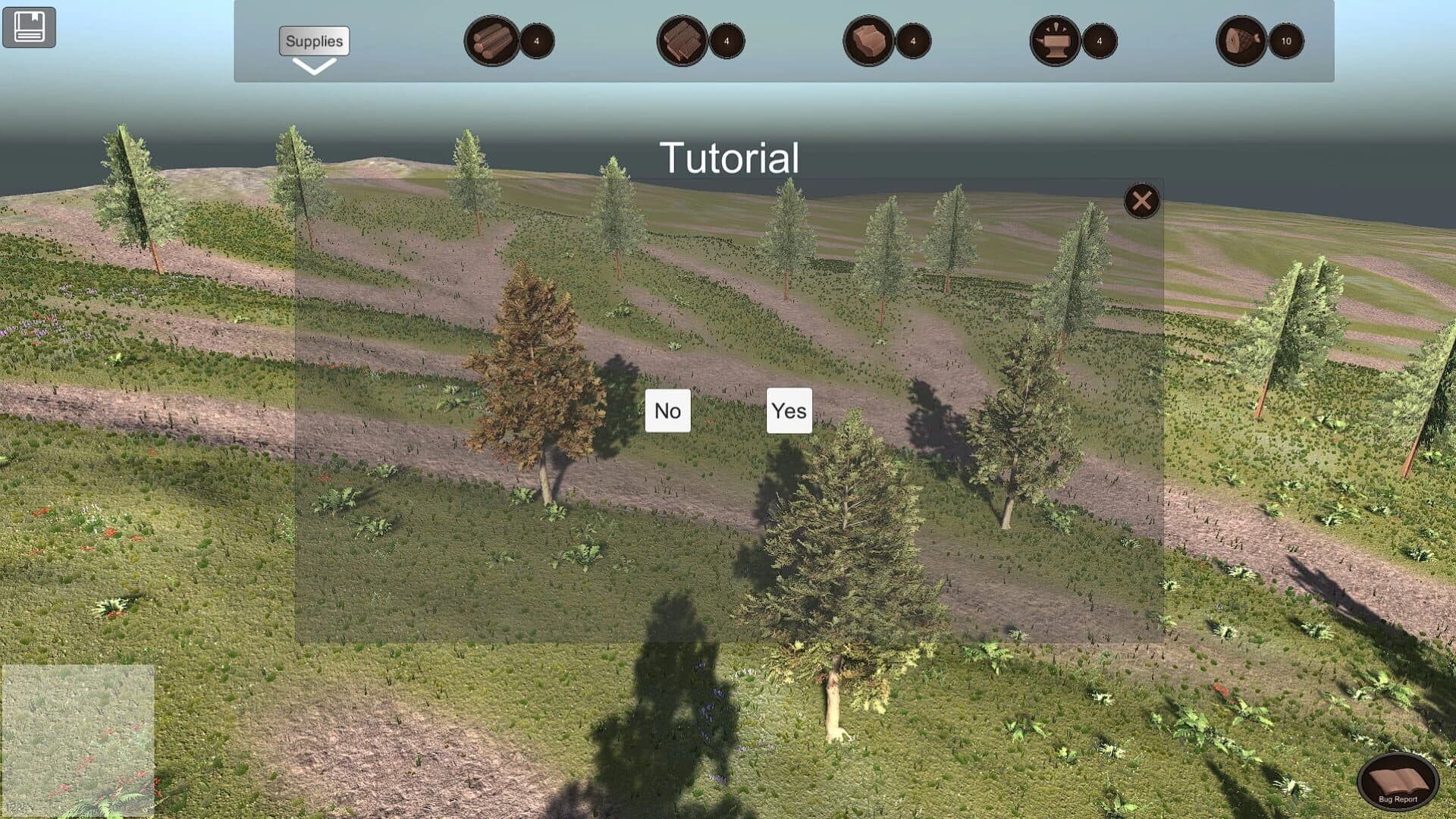Collapse the Supplies bar via its chevron
The image size is (1456, 819).
313,68
